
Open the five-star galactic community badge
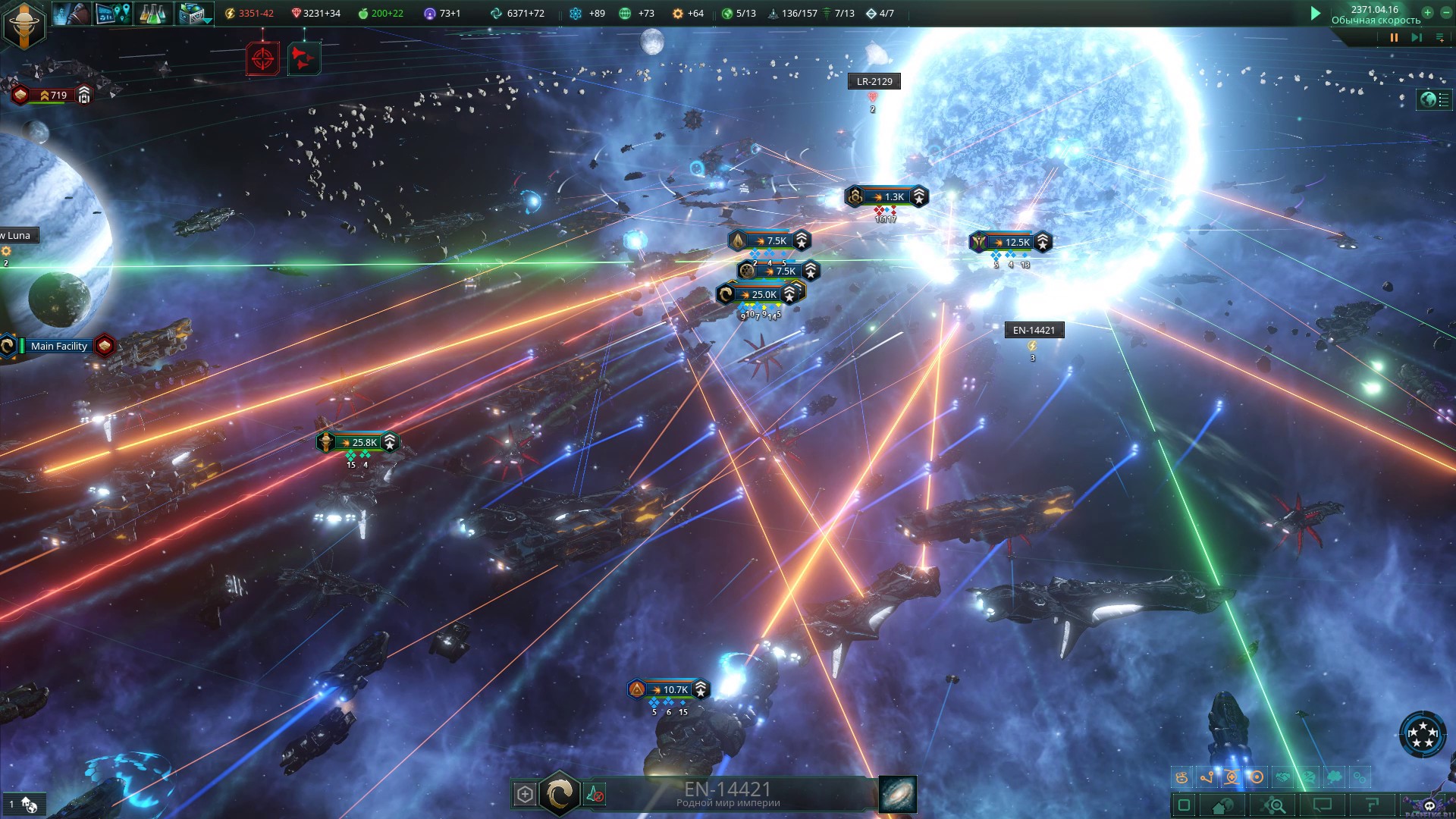pos(1423,733)
